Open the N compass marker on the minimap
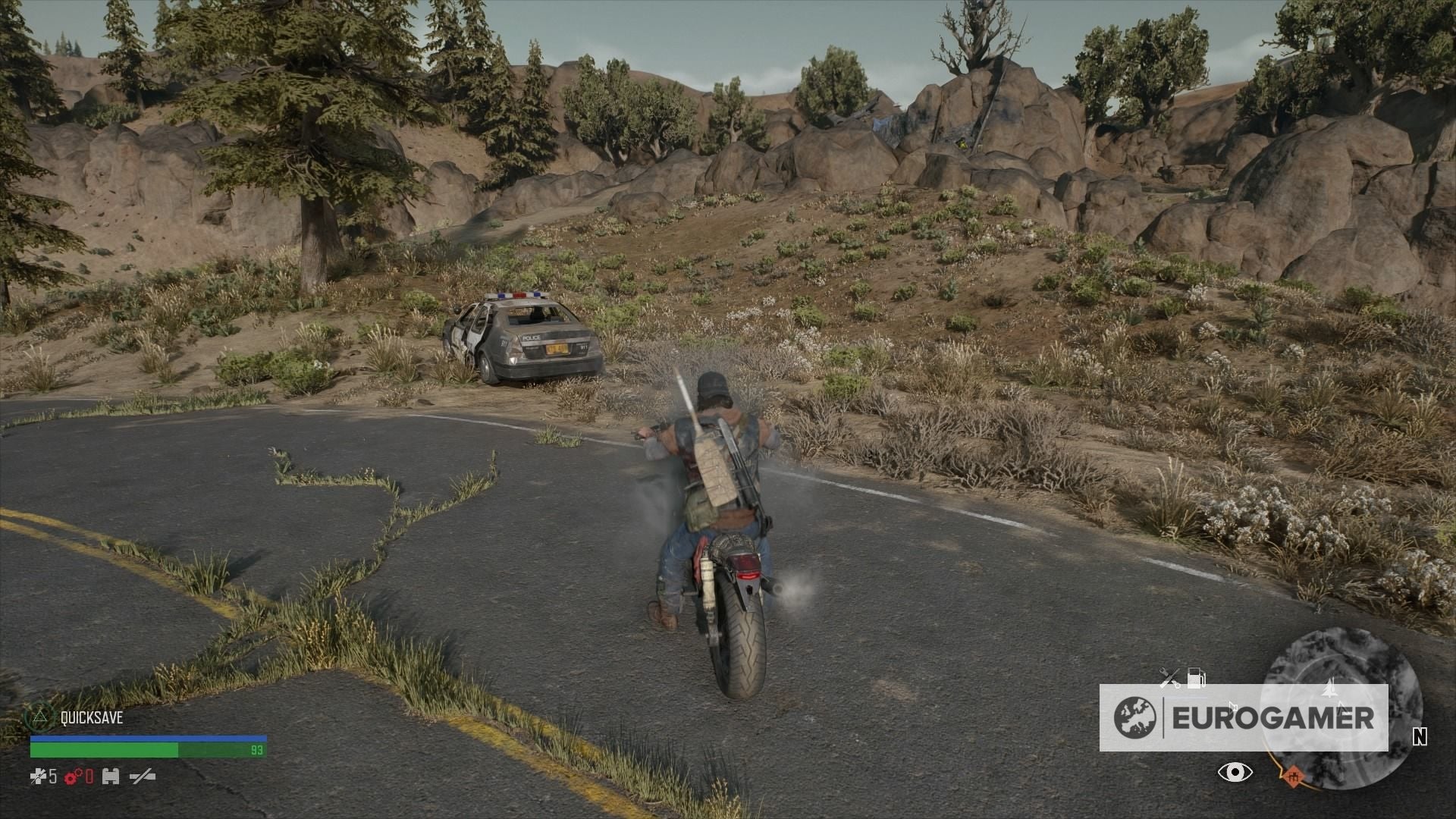This screenshot has width=1456, height=819. pyautogui.click(x=1420, y=738)
